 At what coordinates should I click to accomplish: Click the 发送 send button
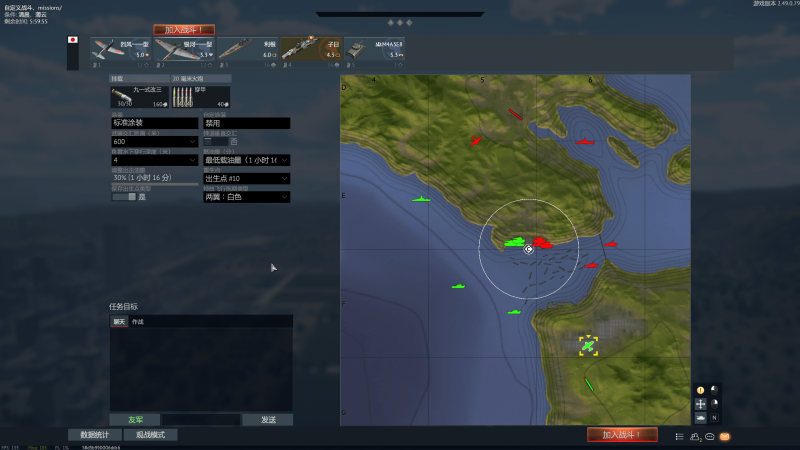pos(267,420)
